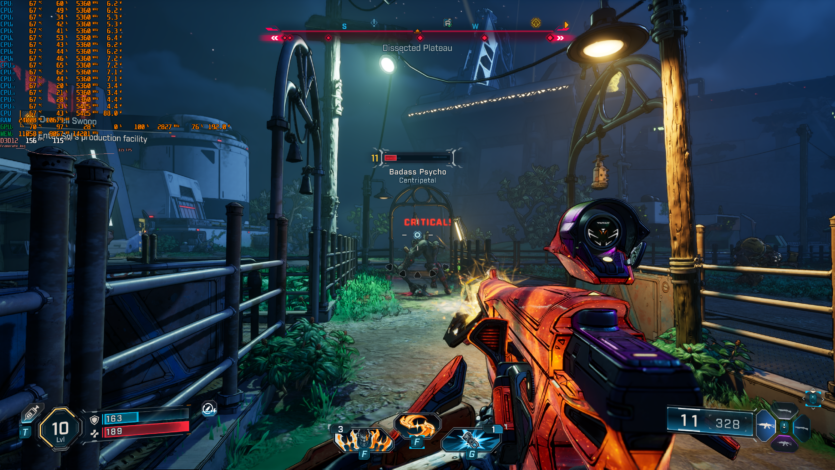Click the compass bar at the top
The height and width of the screenshot is (470, 835).
[418, 37]
